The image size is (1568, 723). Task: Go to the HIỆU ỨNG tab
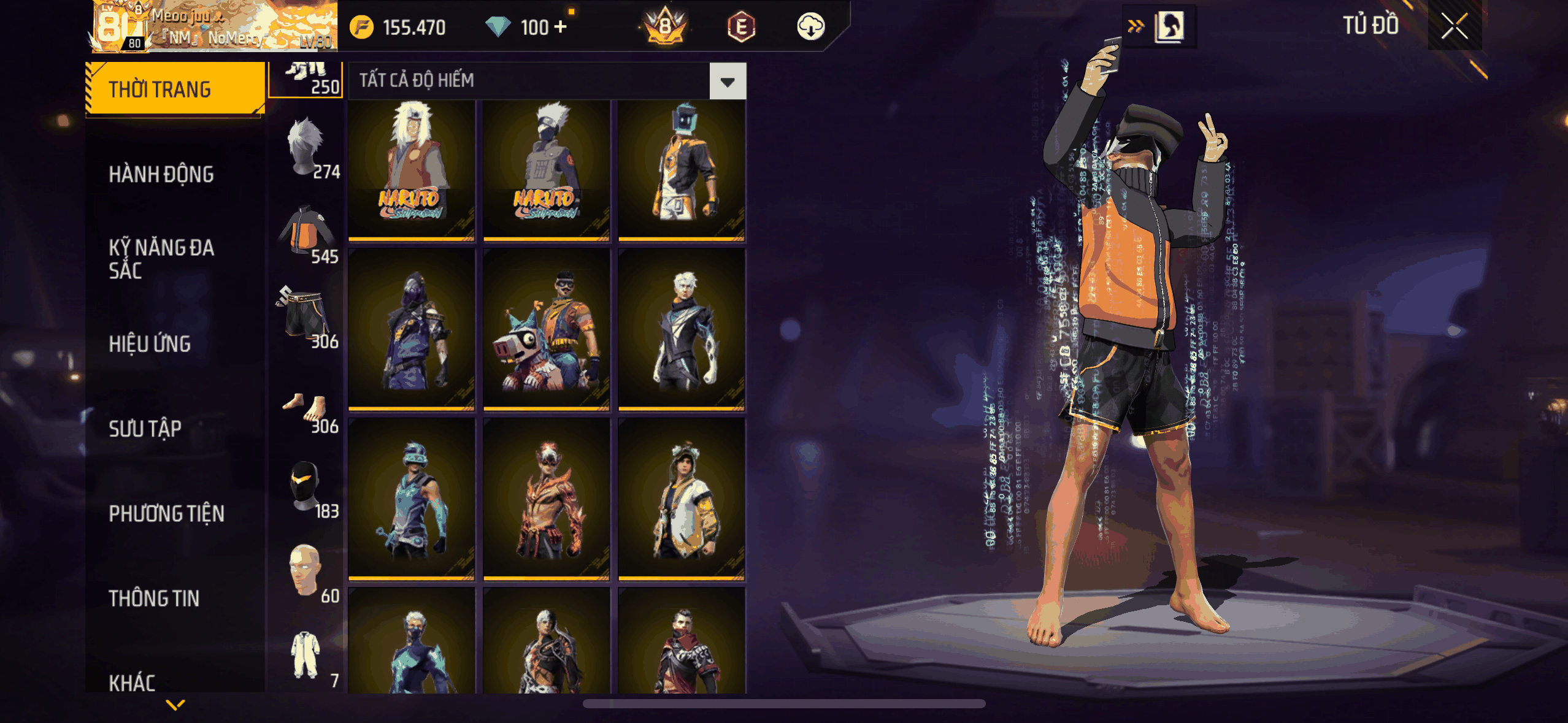click(x=150, y=344)
